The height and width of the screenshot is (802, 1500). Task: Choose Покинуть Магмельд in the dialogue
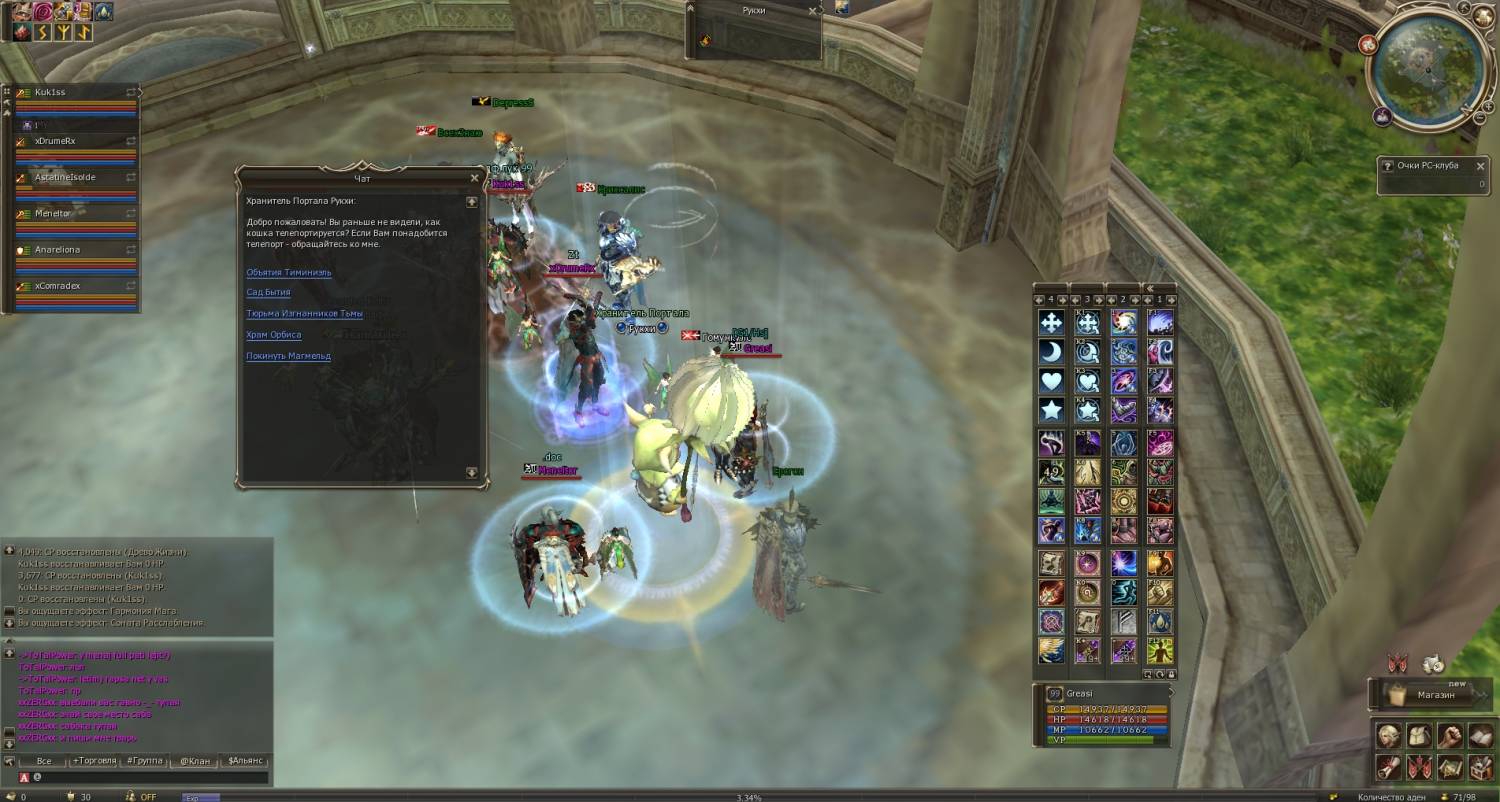(x=288, y=356)
